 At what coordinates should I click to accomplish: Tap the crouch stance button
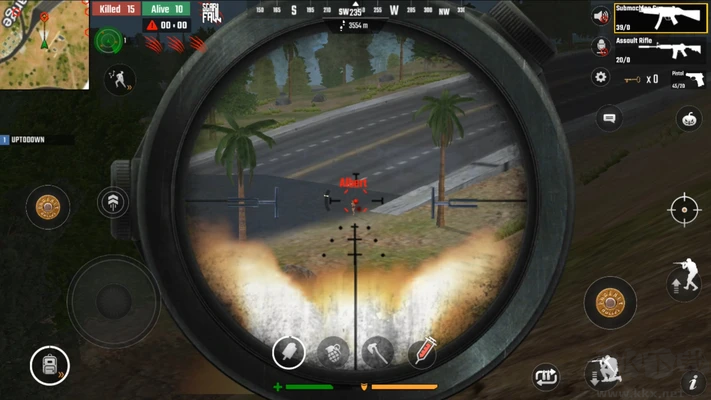[605, 372]
